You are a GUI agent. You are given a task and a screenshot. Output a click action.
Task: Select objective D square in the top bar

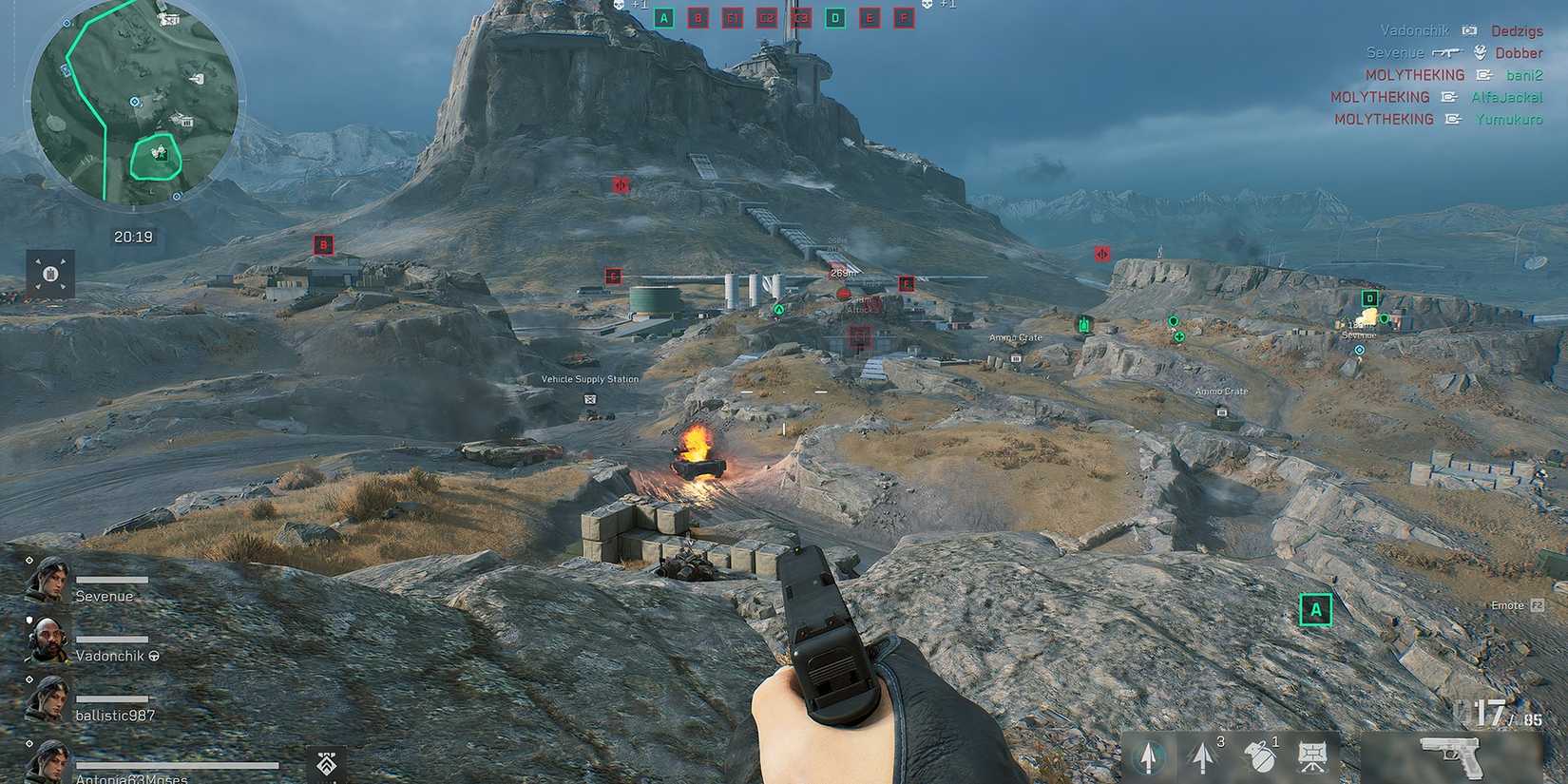(x=836, y=17)
